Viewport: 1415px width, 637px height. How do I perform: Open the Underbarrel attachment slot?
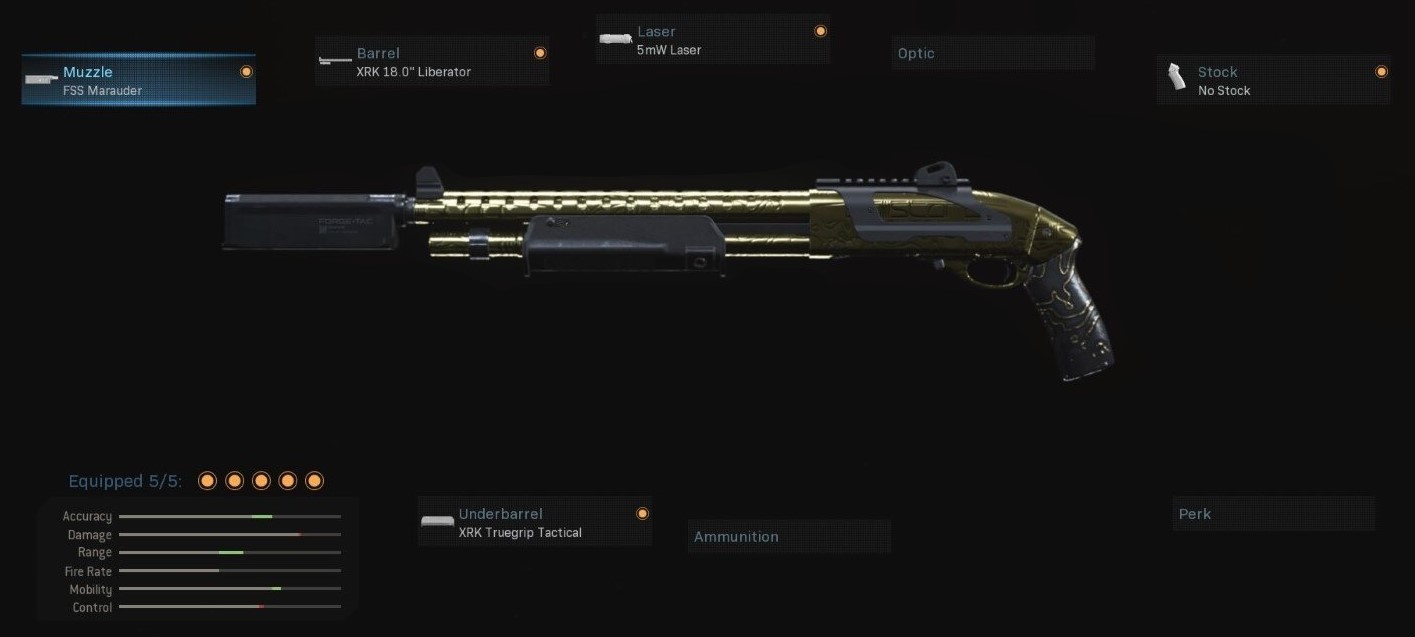click(534, 522)
